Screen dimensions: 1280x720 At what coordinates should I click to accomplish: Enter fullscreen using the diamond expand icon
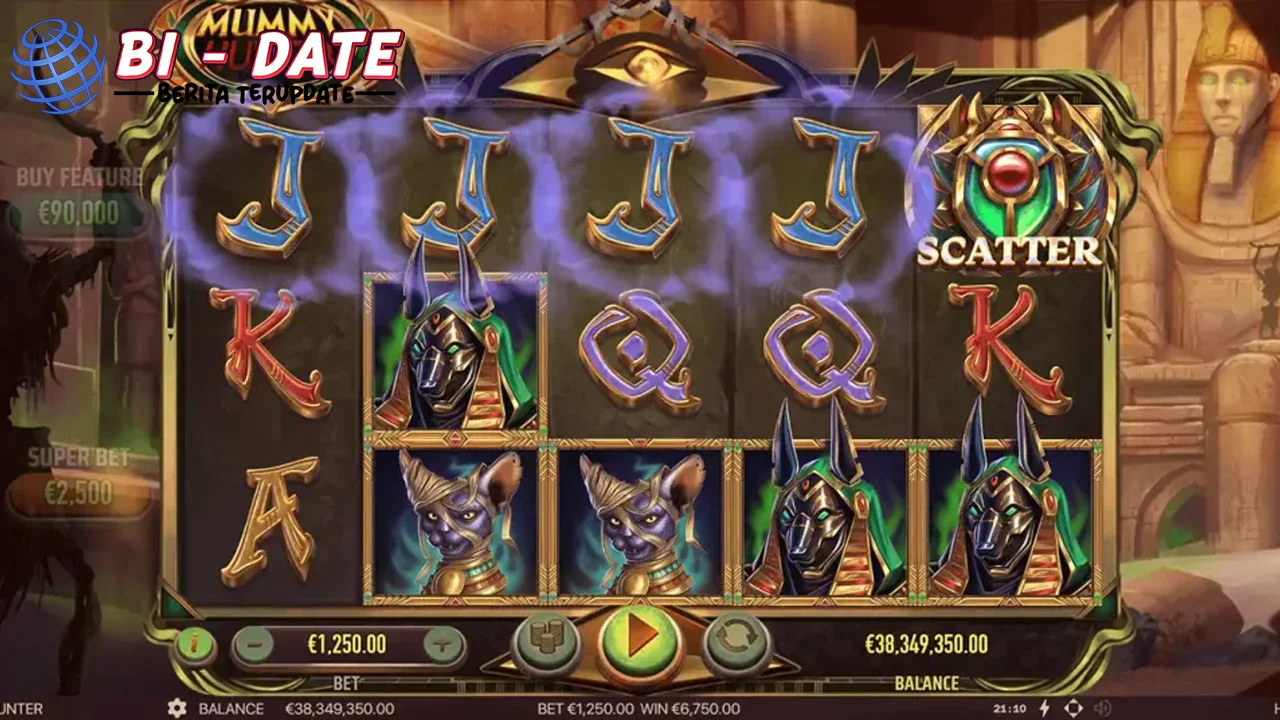pyautogui.click(x=1073, y=707)
